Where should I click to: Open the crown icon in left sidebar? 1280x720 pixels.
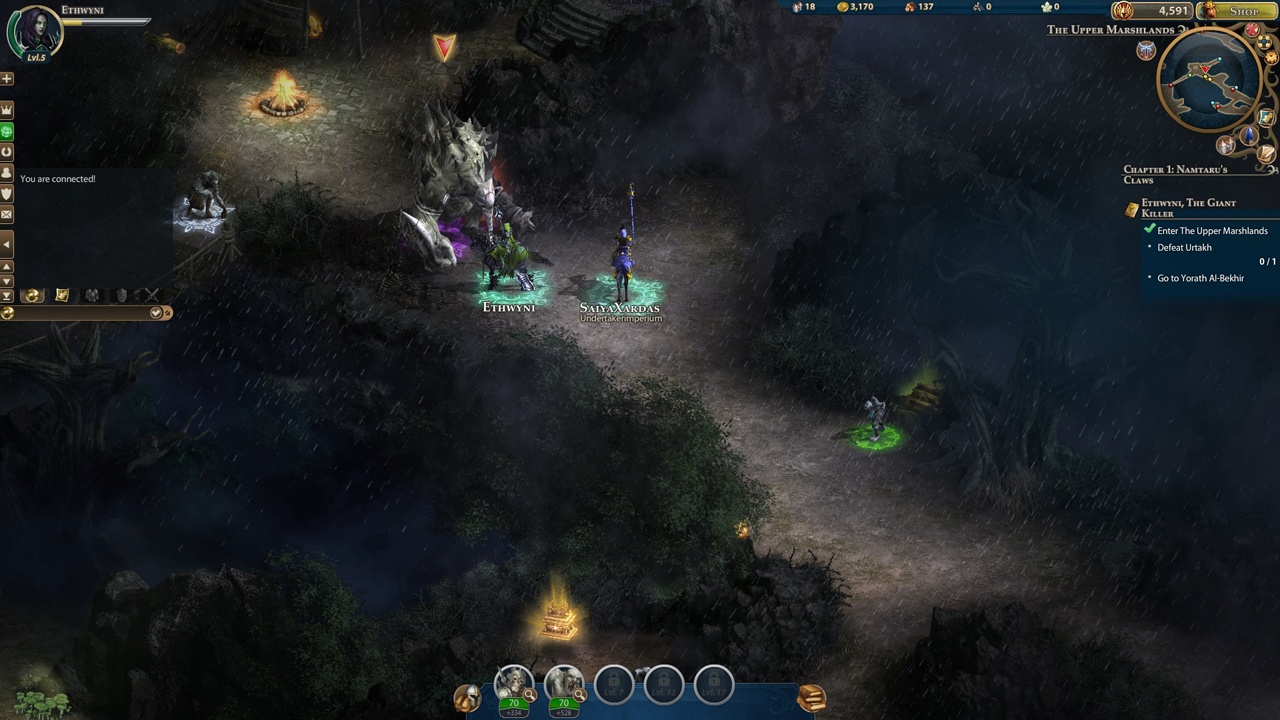pos(7,109)
